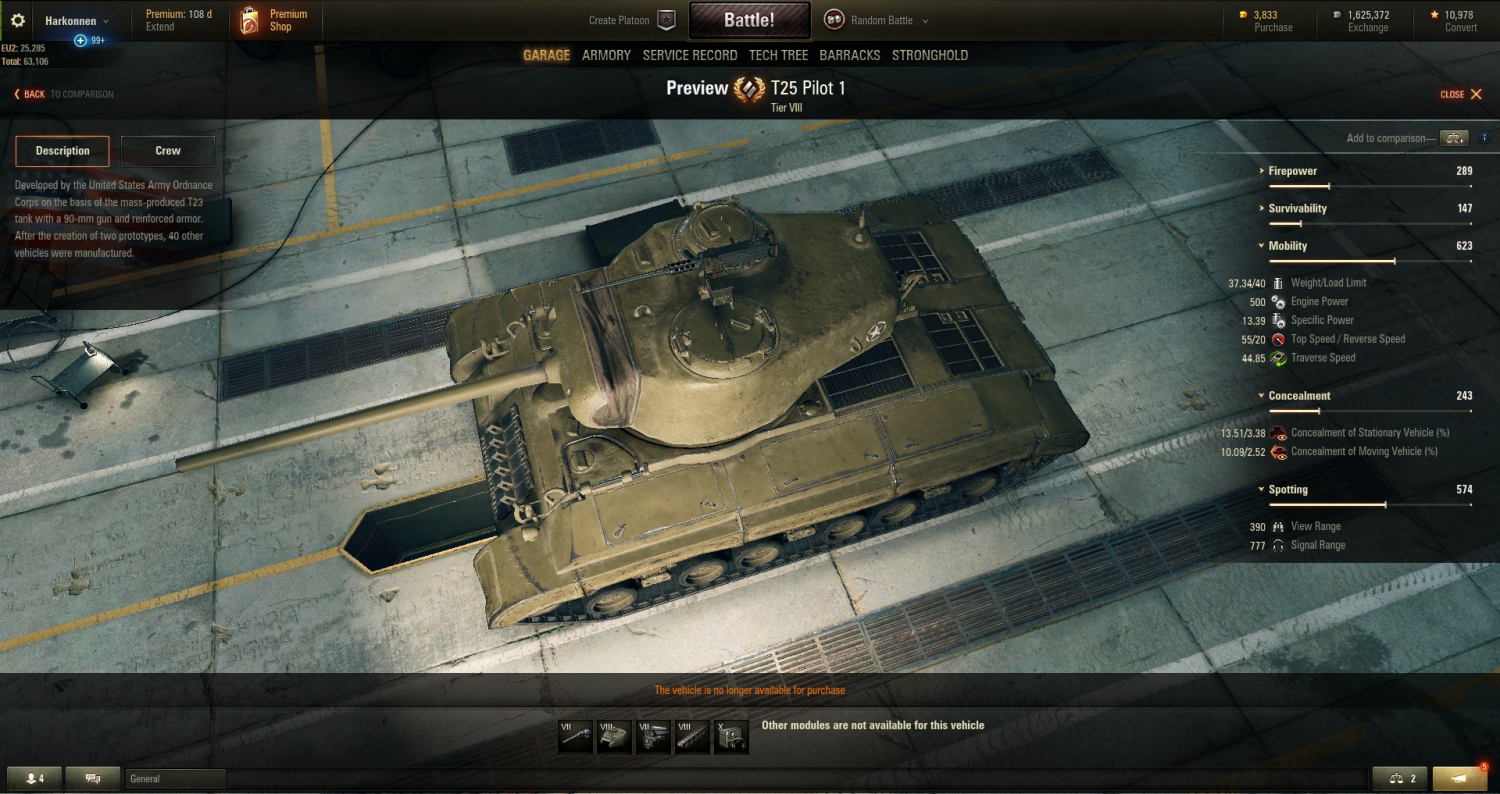Expand the Firepower stats section
1500x794 pixels.
[x=1292, y=171]
